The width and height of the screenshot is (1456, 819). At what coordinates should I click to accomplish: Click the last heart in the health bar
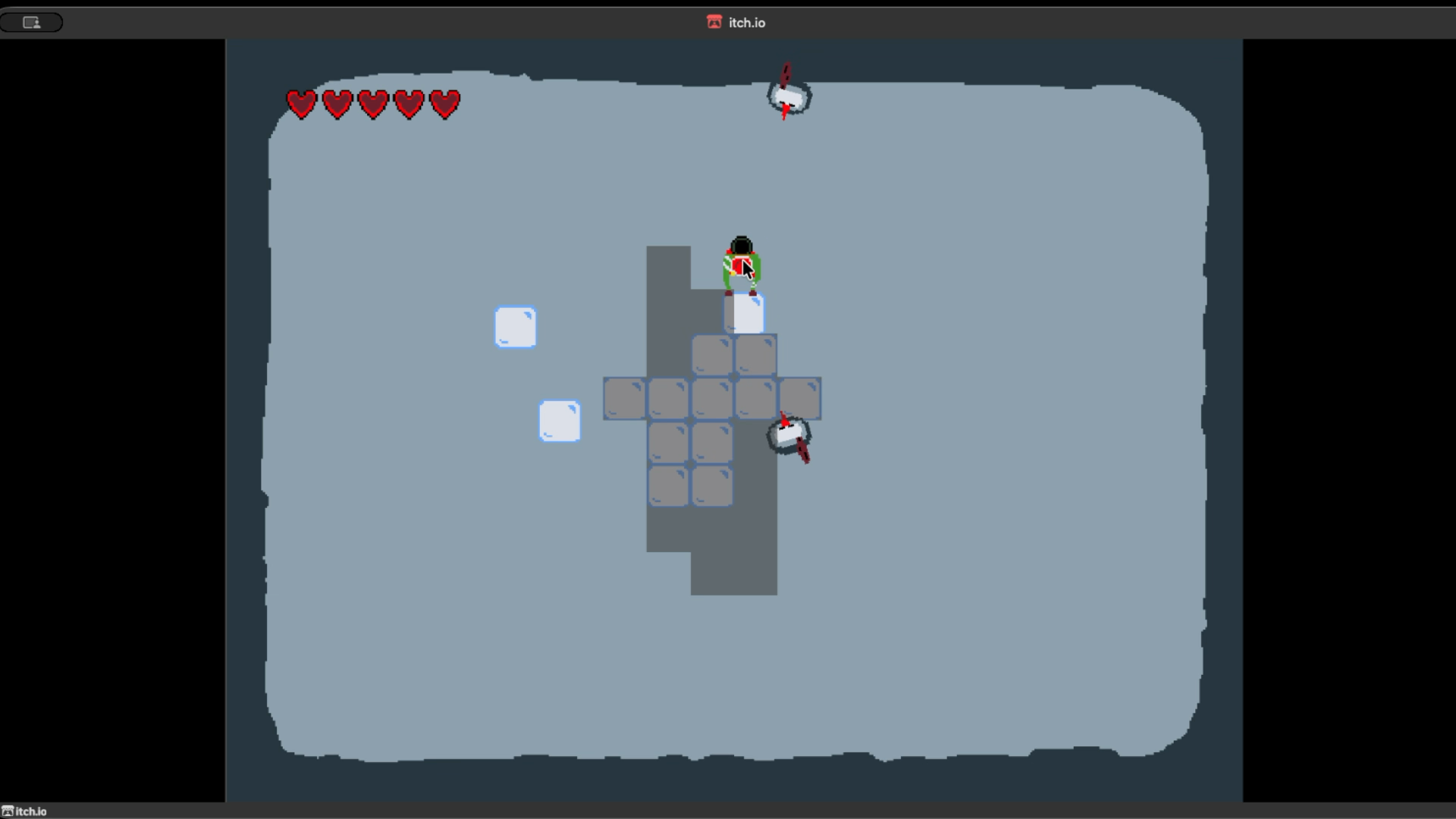click(x=446, y=104)
